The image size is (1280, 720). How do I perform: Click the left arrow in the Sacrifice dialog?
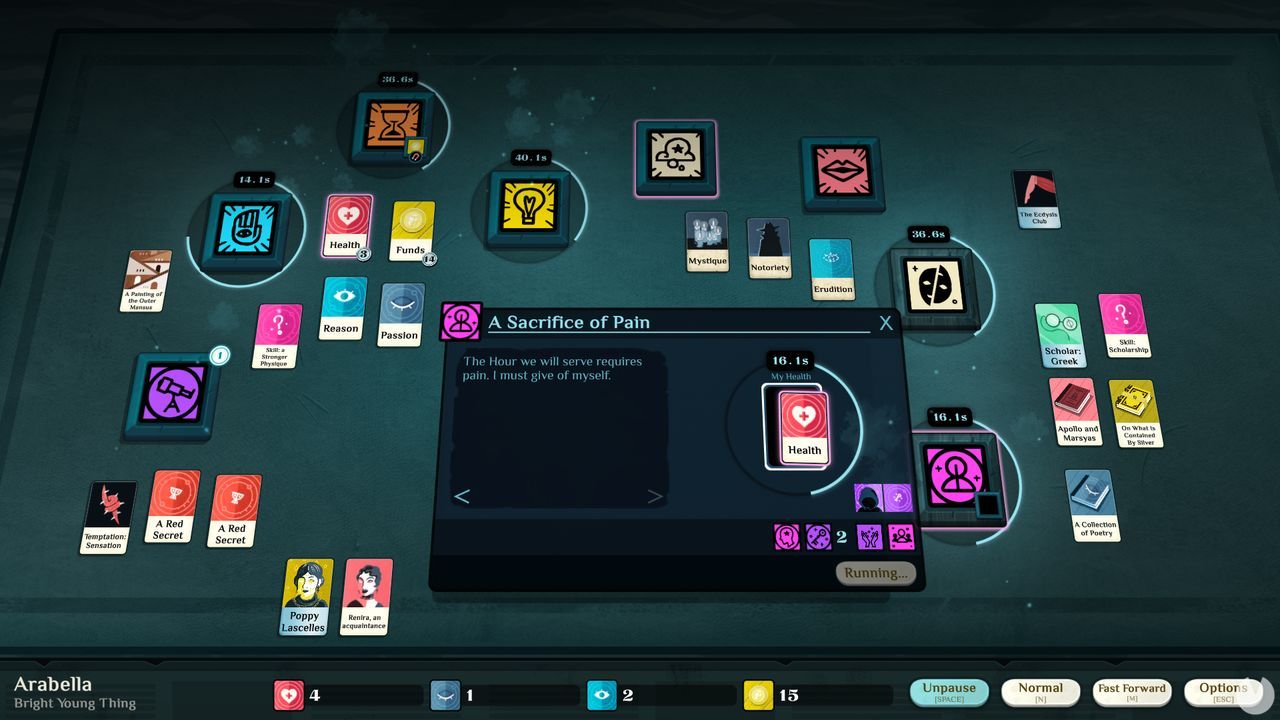(463, 496)
